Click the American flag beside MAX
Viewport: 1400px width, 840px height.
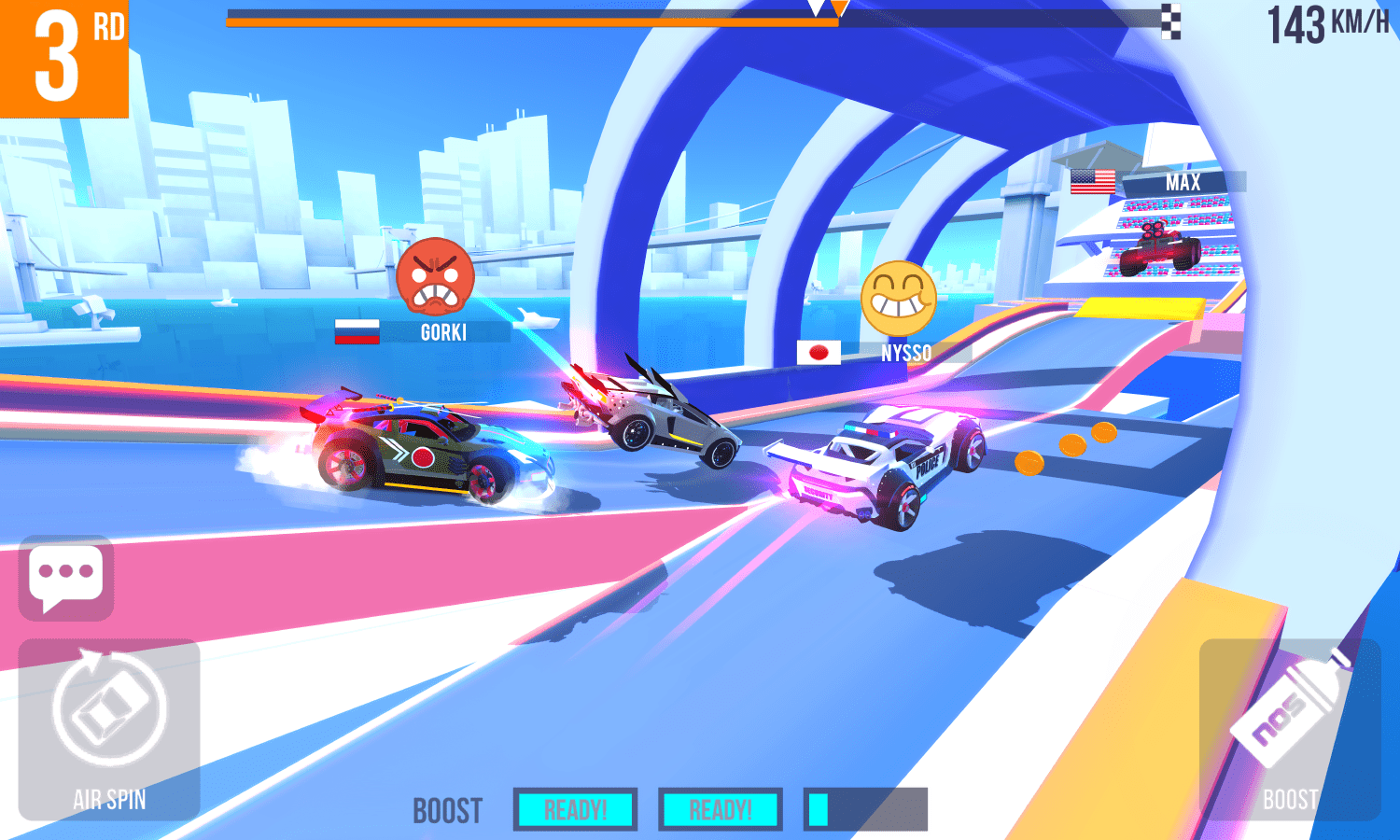[1091, 181]
